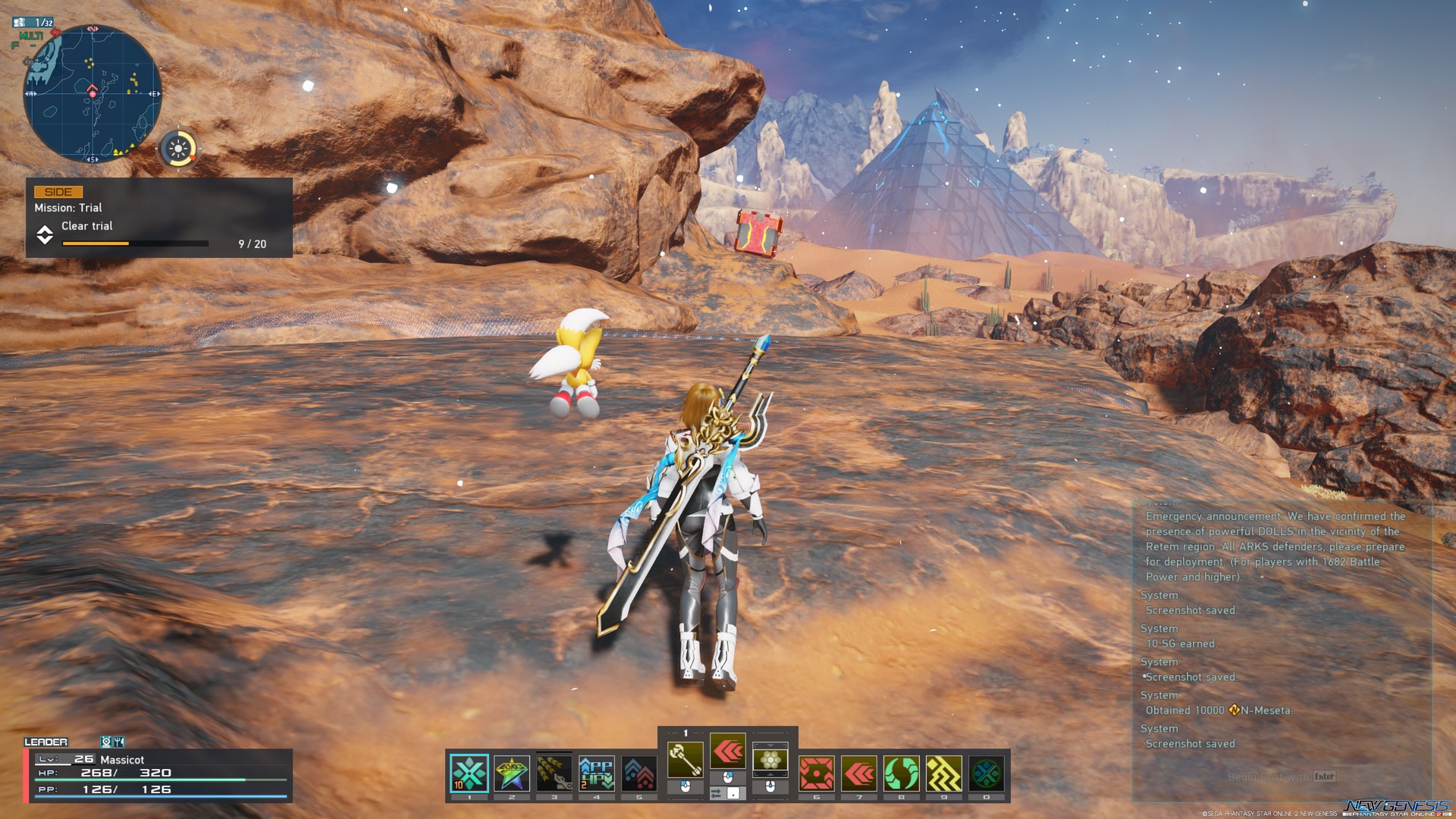1456x819 pixels.
Task: Click the sun day-night compass indicator
Action: pos(180,149)
